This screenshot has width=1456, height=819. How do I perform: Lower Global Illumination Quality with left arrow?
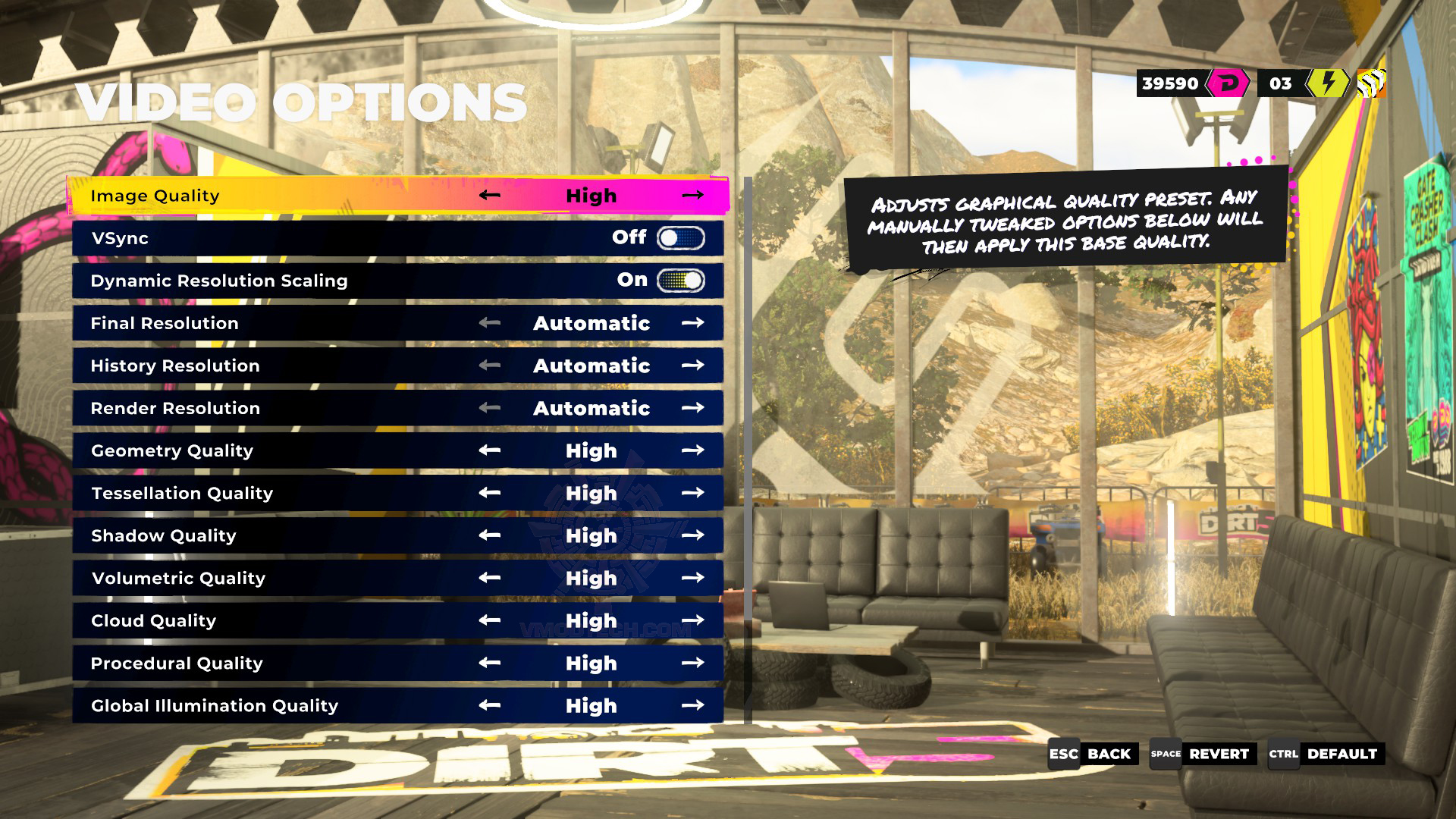coord(490,705)
